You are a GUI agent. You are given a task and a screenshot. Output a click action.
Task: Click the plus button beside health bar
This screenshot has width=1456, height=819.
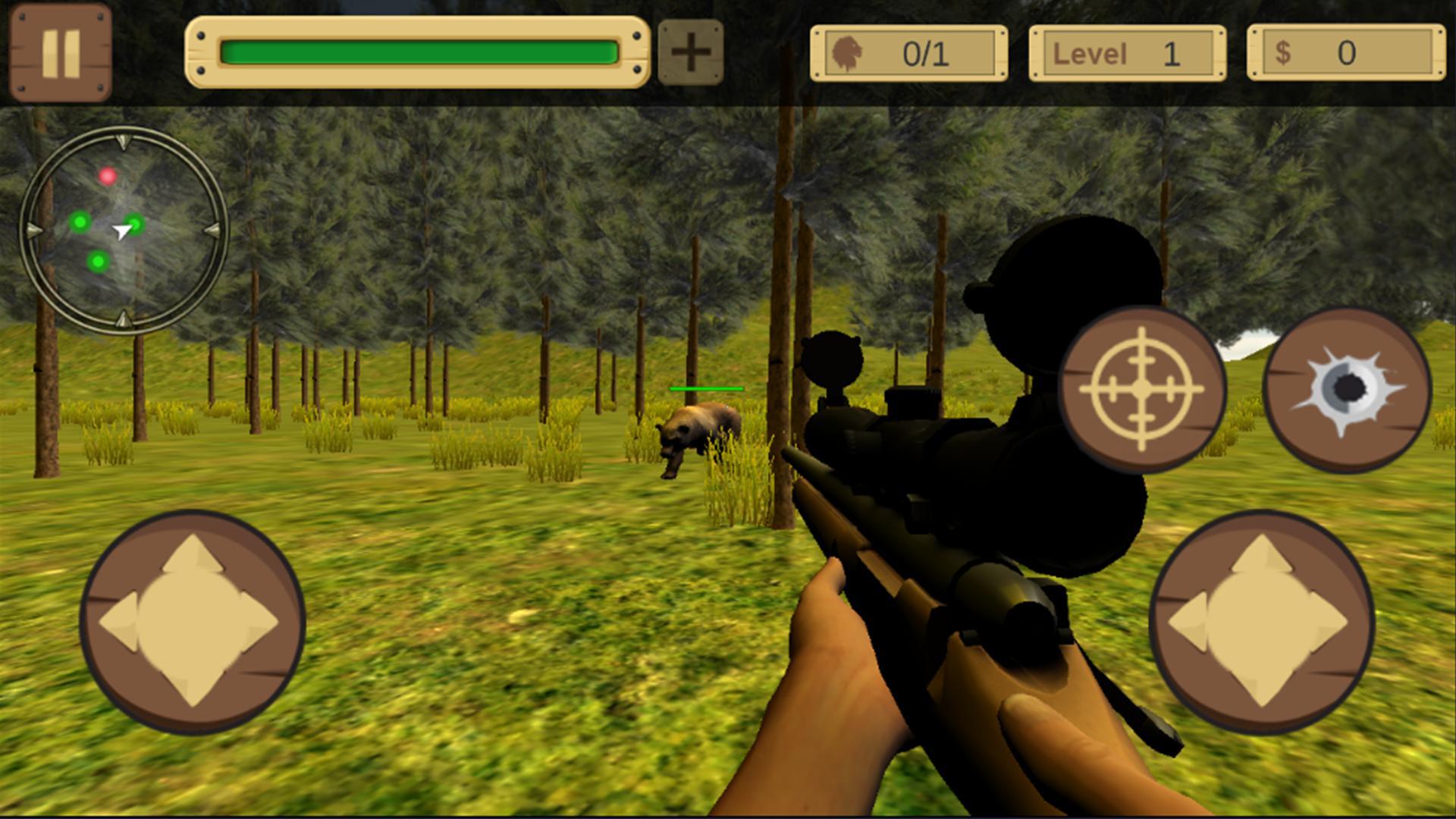(x=692, y=52)
